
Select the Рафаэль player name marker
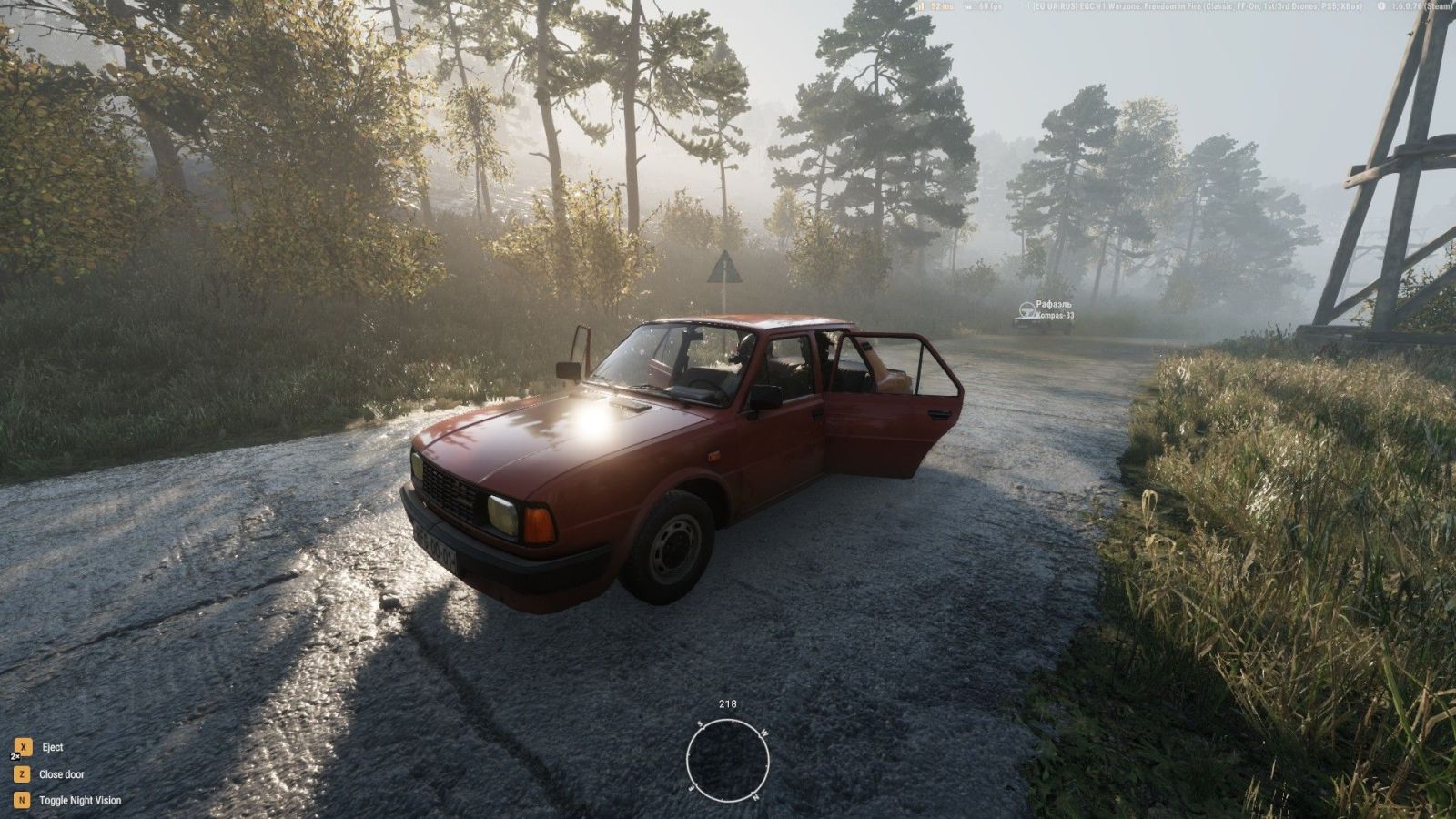1053,305
